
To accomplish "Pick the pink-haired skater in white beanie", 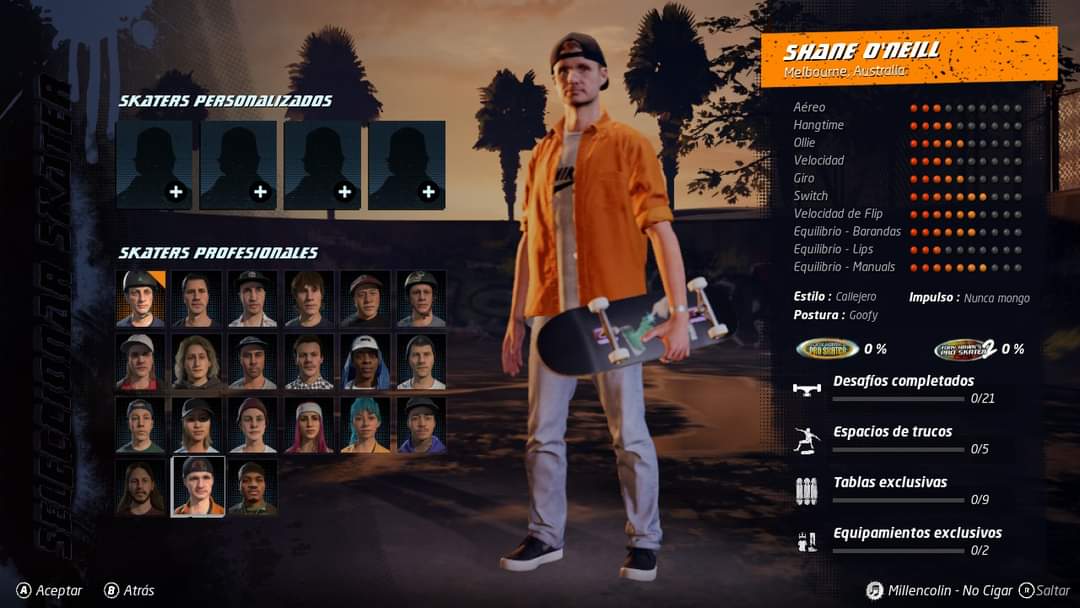I will (x=309, y=425).
